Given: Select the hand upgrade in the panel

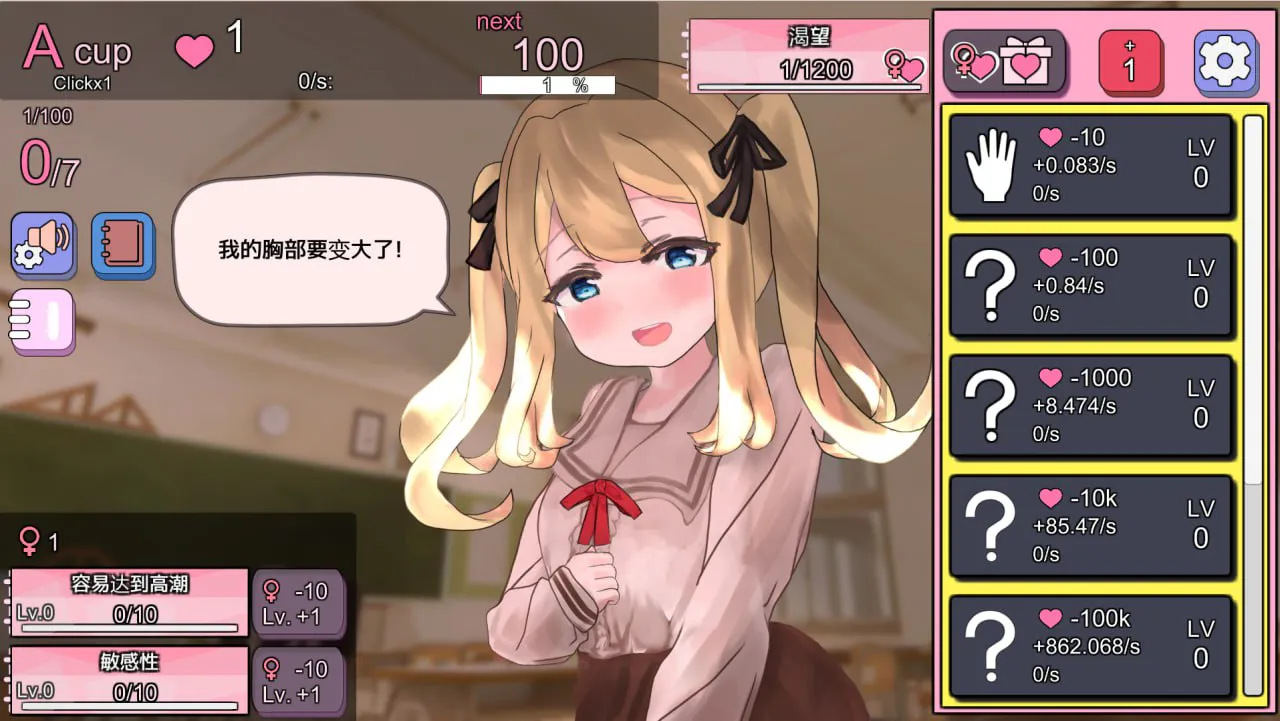Looking at the screenshot, I should [1090, 165].
